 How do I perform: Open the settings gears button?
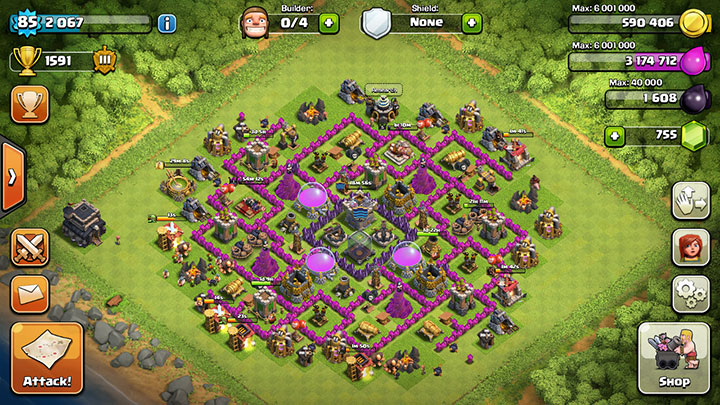point(689,292)
